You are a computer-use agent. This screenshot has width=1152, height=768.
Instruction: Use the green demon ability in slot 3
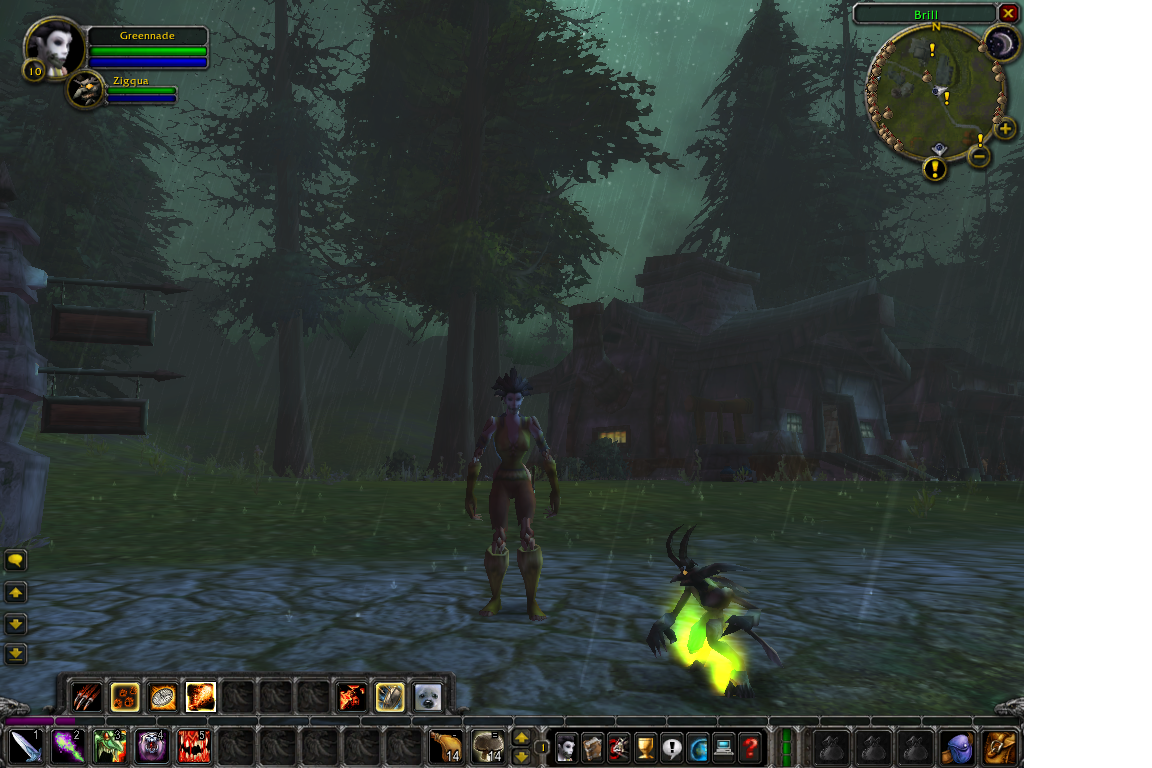(x=109, y=746)
